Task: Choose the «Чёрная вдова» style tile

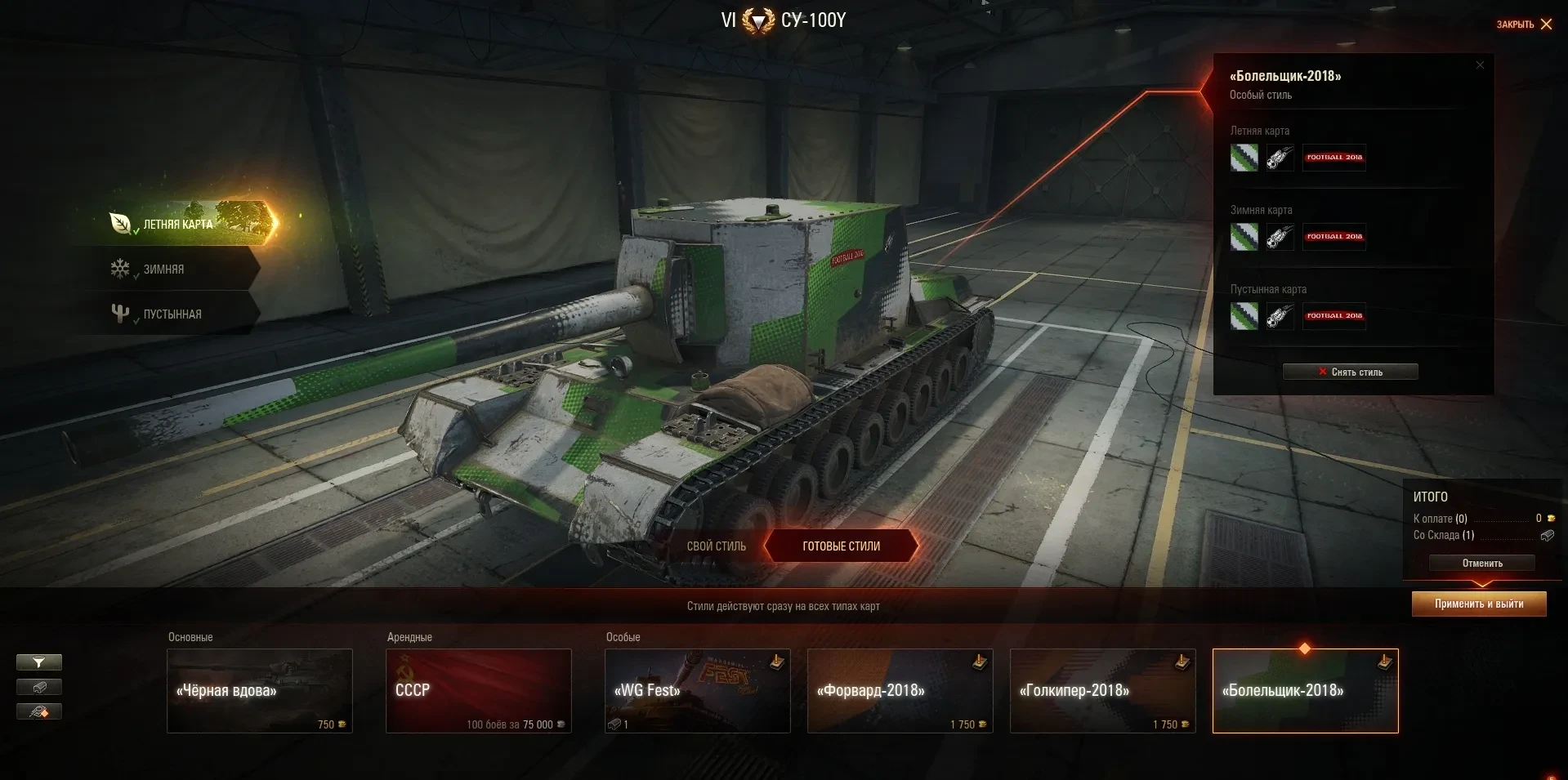Action: [x=260, y=691]
